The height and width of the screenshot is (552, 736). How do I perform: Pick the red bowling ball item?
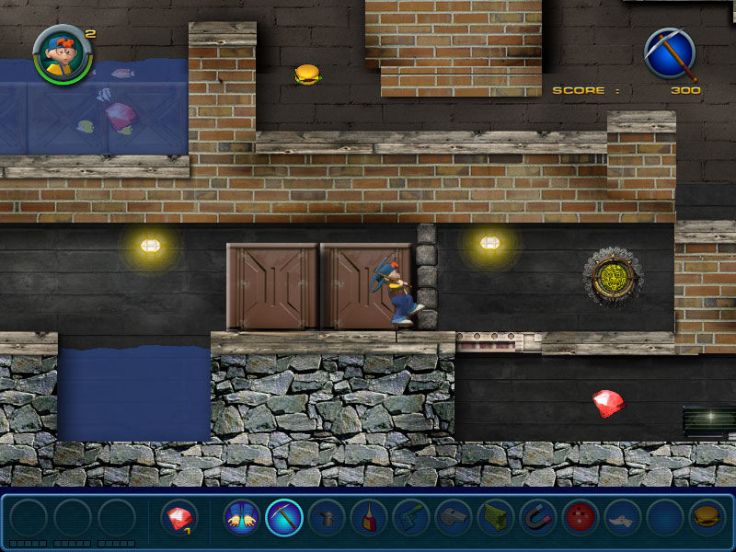point(580,518)
